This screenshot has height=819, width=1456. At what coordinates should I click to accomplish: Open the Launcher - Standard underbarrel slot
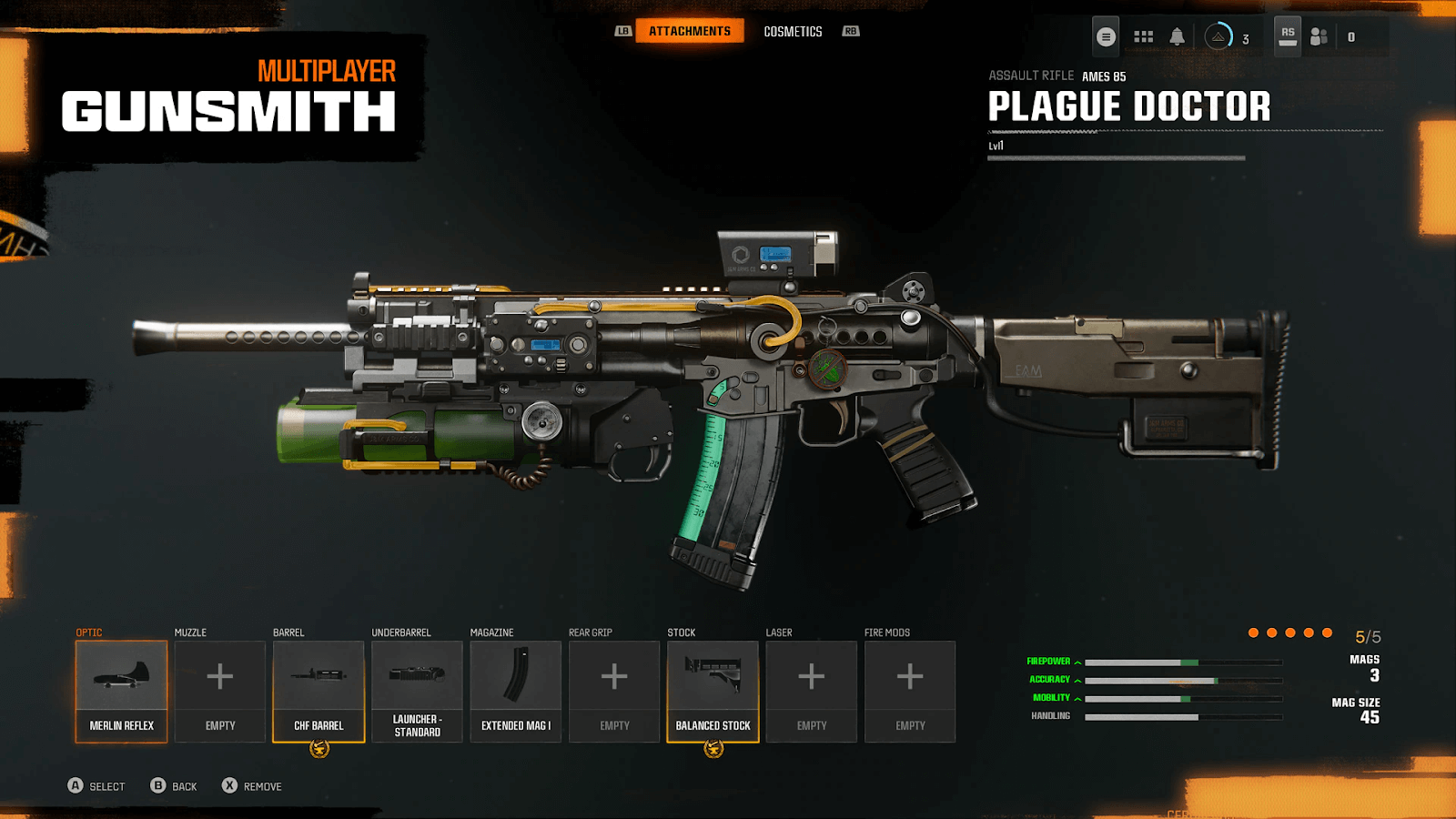(417, 691)
